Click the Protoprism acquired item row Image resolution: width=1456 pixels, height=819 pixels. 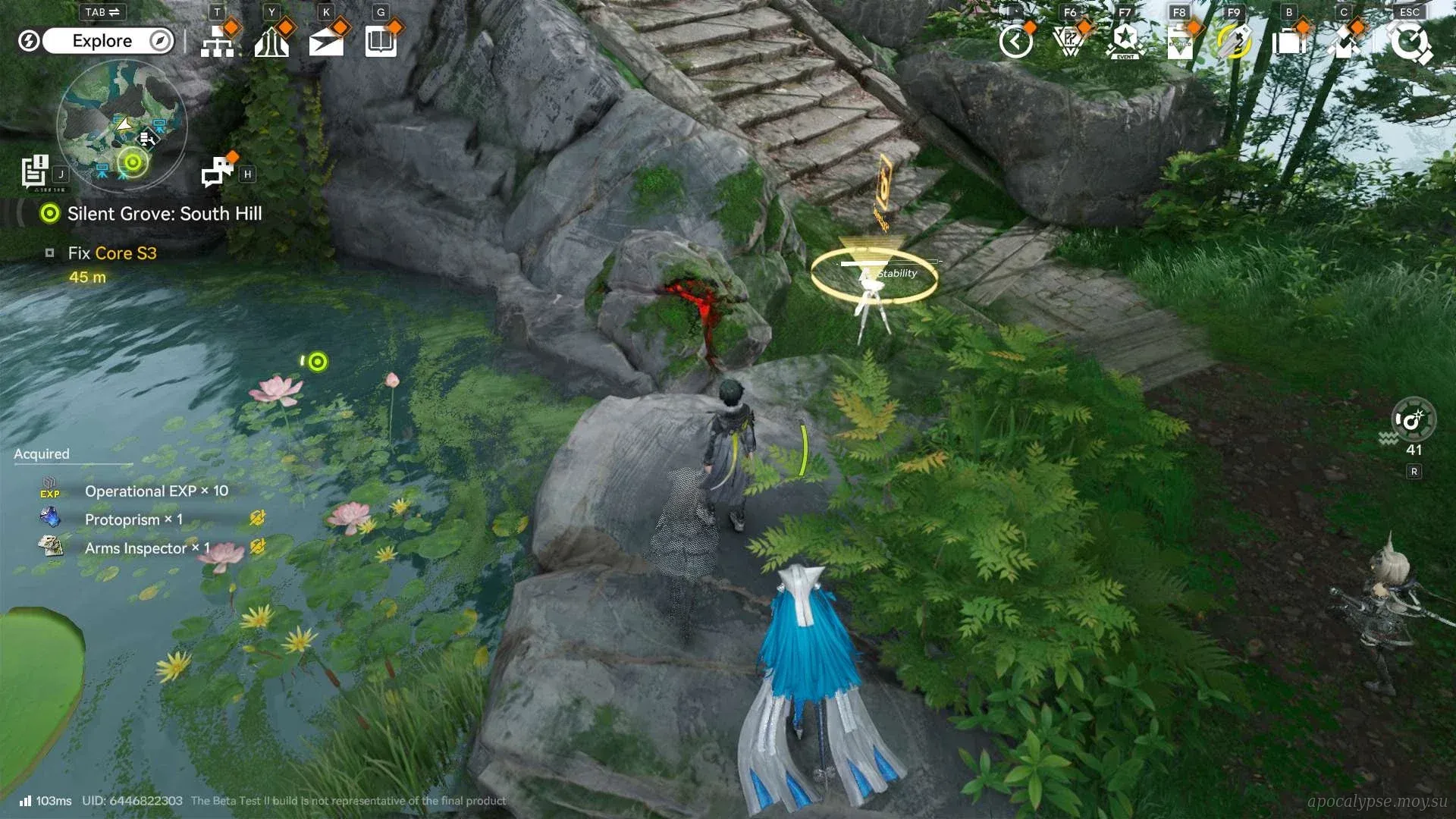pyautogui.click(x=133, y=519)
